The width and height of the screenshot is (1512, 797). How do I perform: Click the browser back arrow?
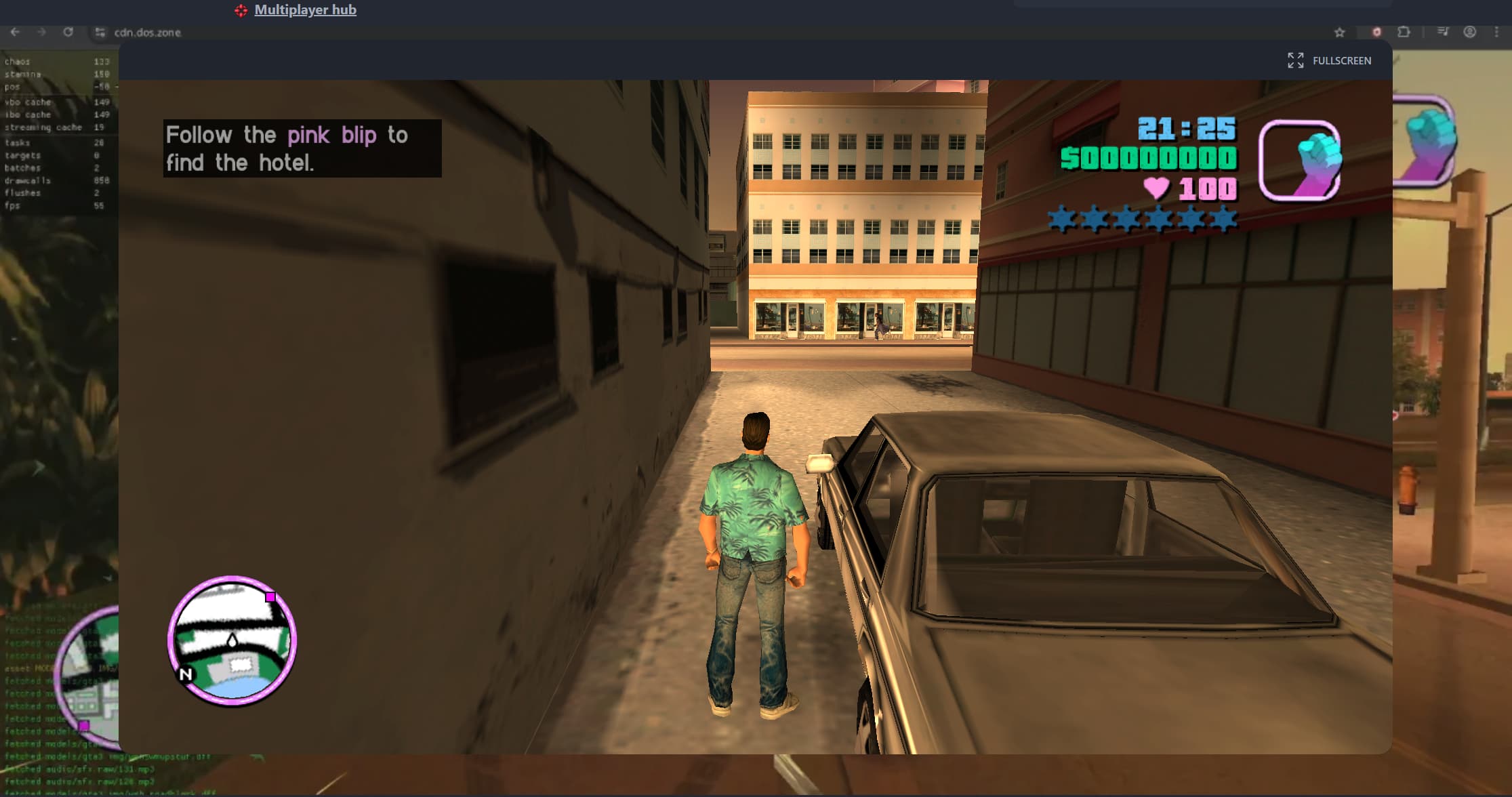pos(15,32)
